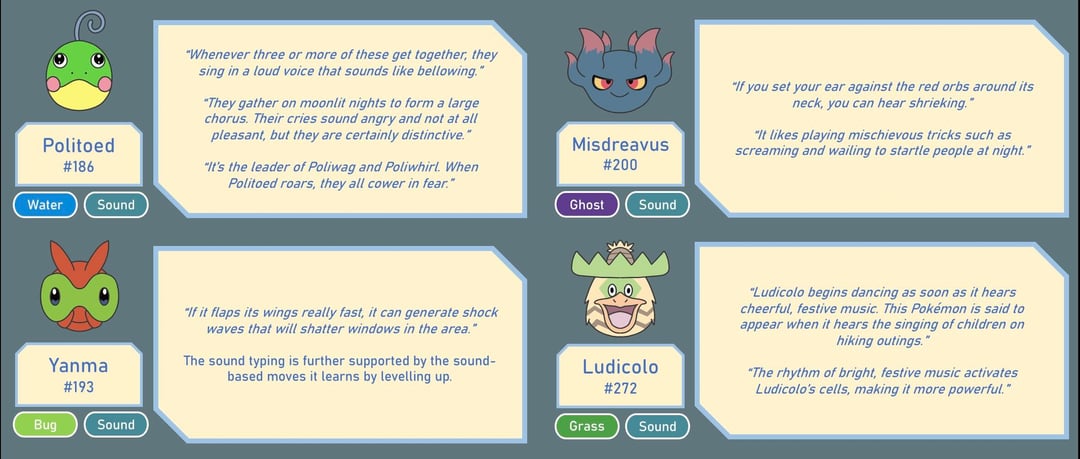
Task: Click the Misdreavus ghost portrait
Action: [618, 70]
